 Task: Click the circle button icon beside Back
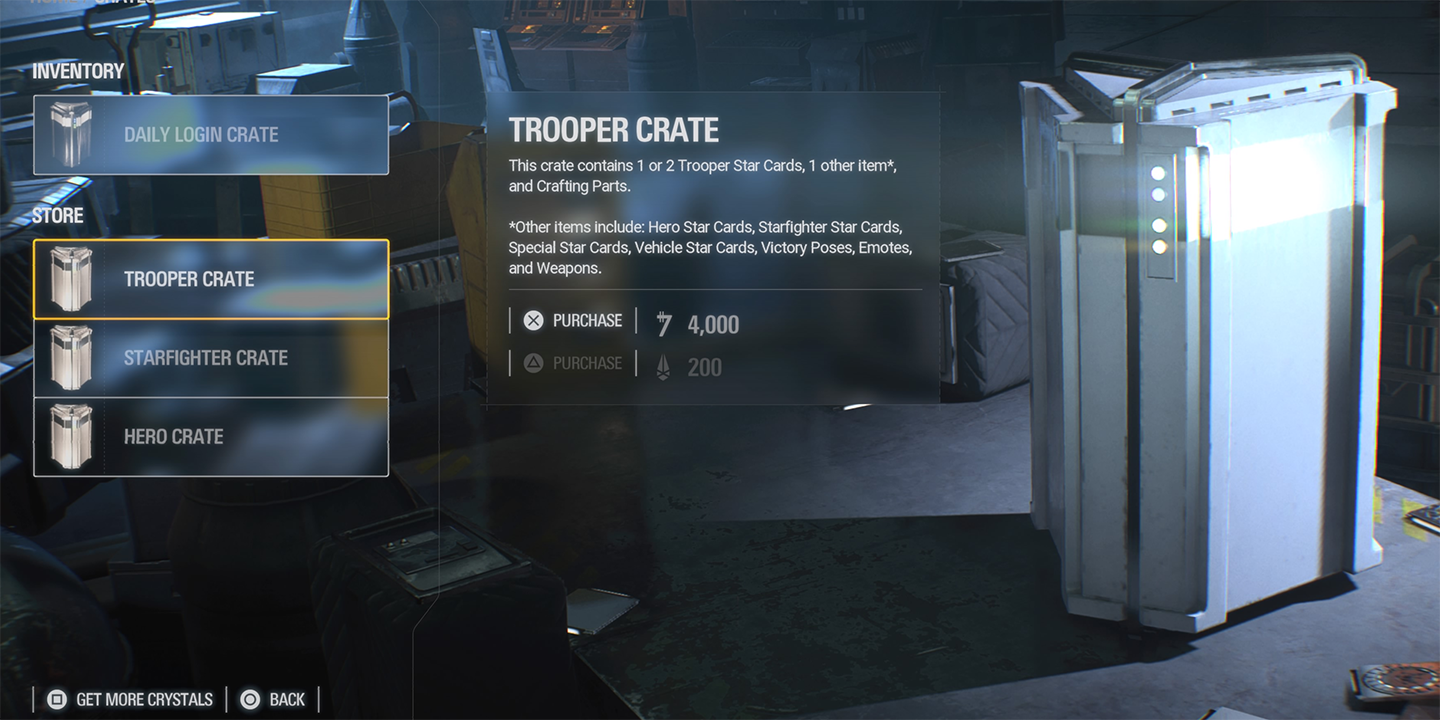(248, 699)
